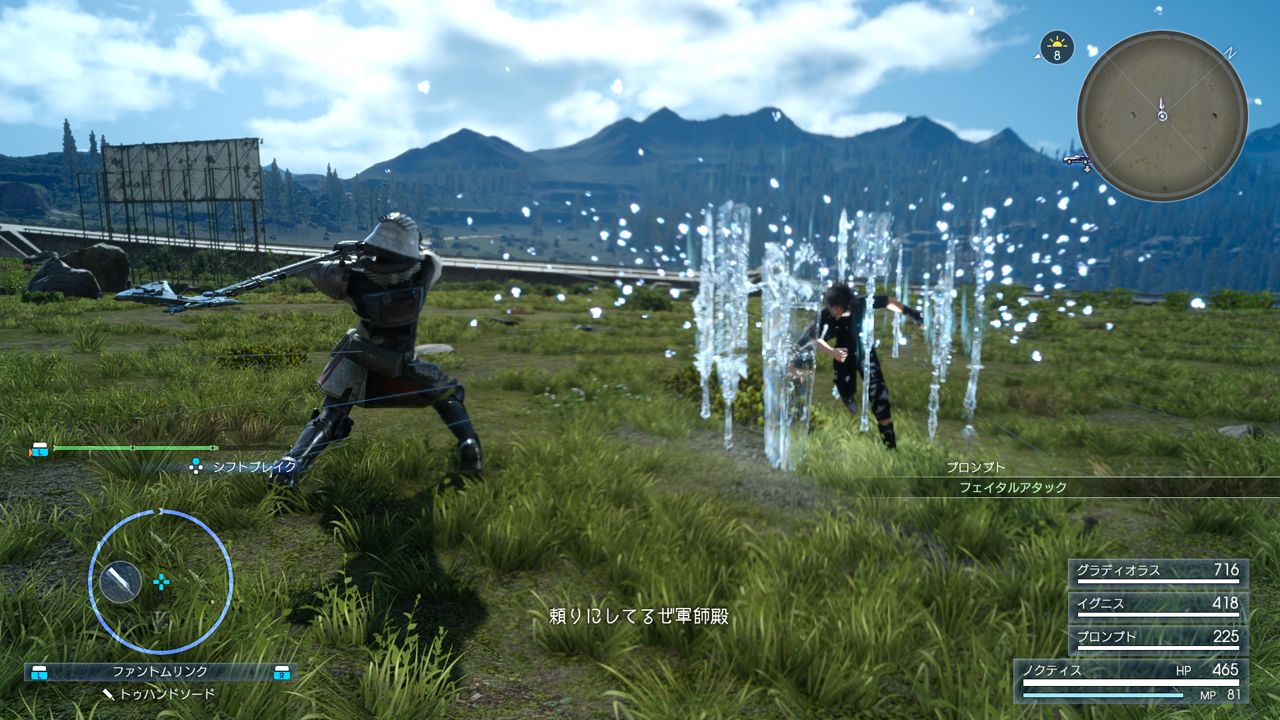Select the プロンプト name tag above the banner
The image size is (1280, 720).
(x=975, y=468)
